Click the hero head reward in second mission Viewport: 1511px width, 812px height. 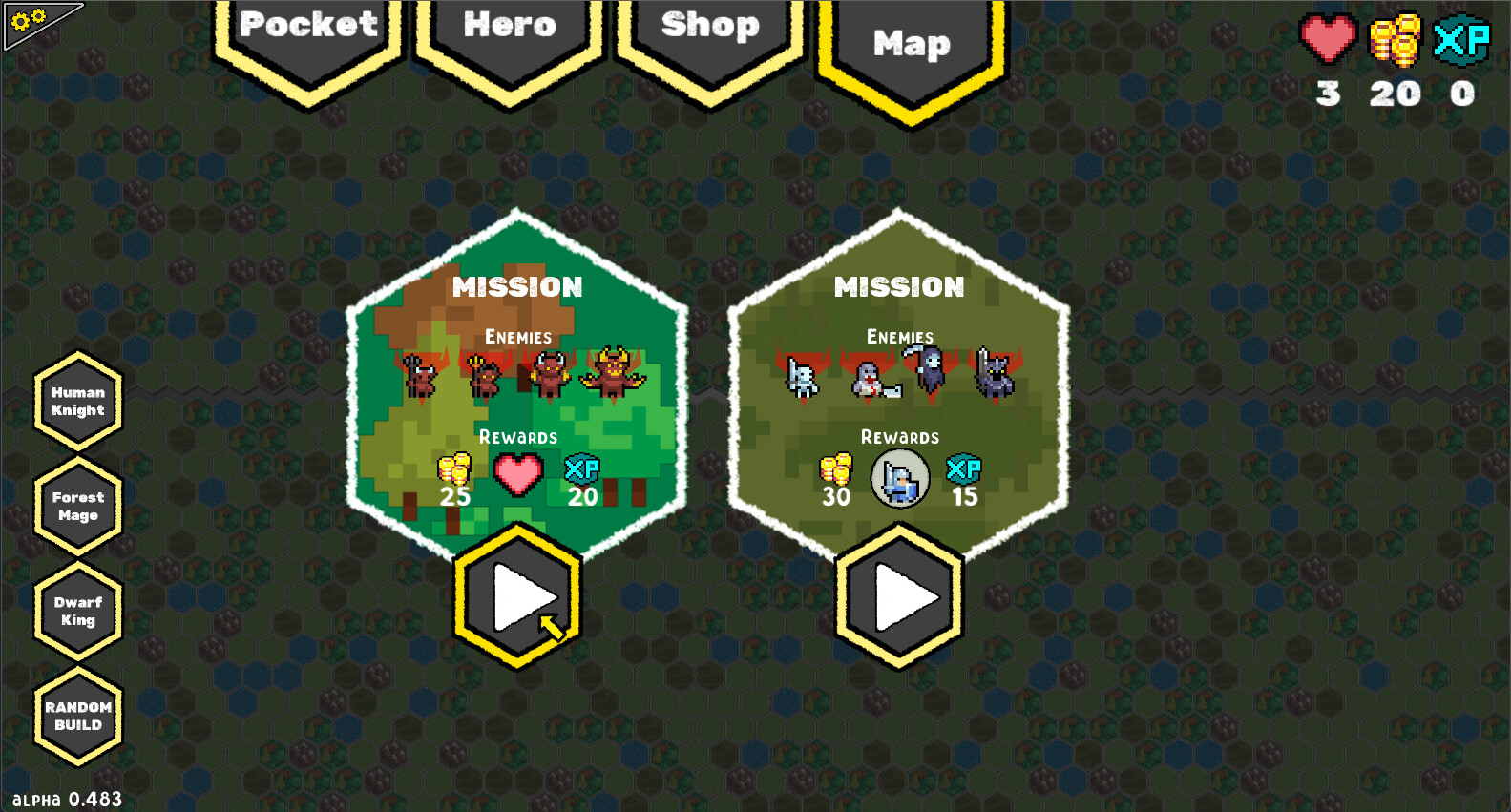tap(899, 477)
